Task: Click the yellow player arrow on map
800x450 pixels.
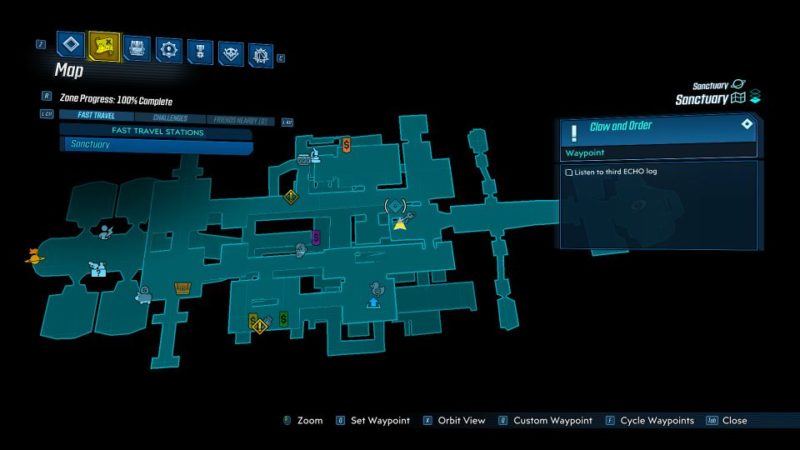Action: tap(400, 224)
